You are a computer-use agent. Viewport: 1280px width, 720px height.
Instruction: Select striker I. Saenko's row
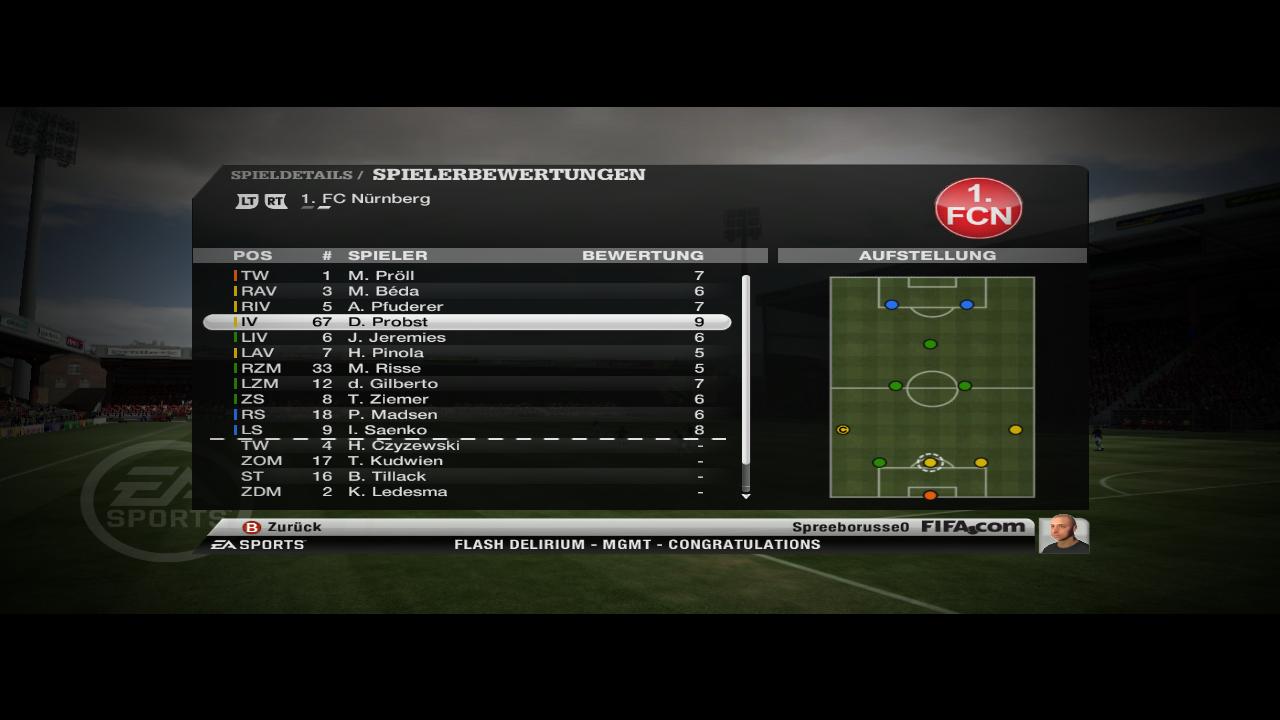468,430
